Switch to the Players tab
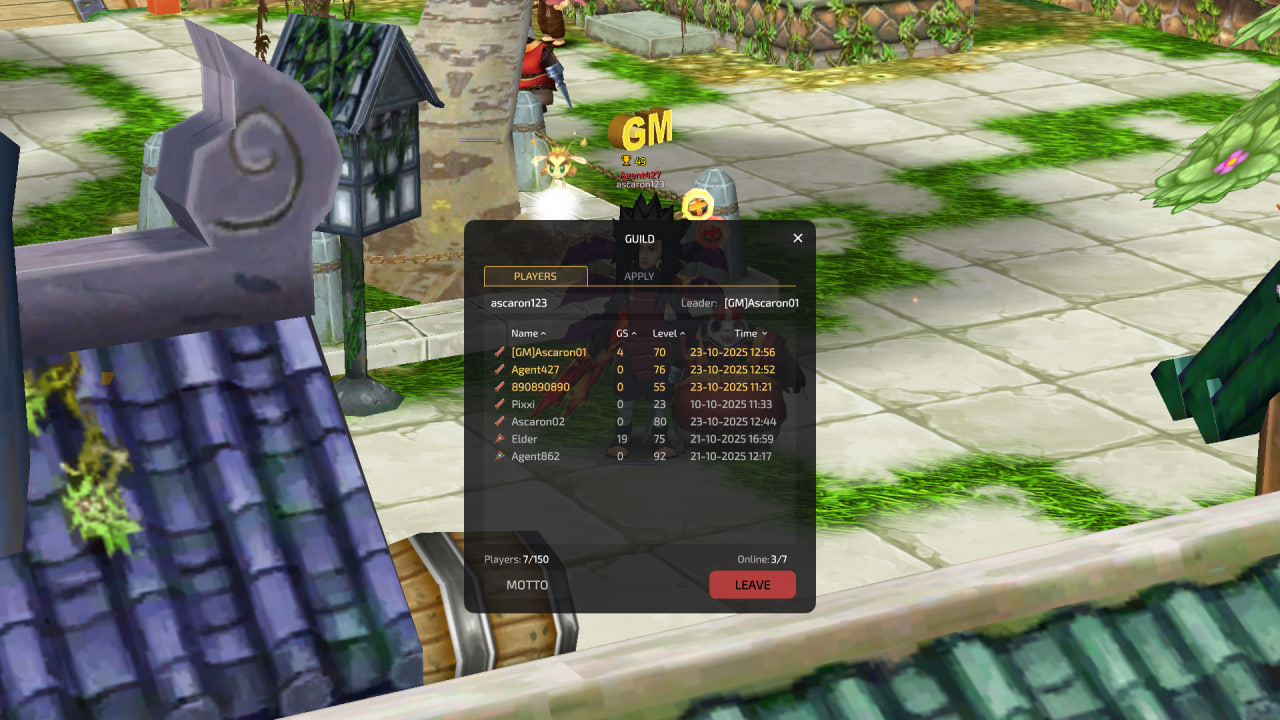Screen dimensions: 1280x720 tap(535, 276)
